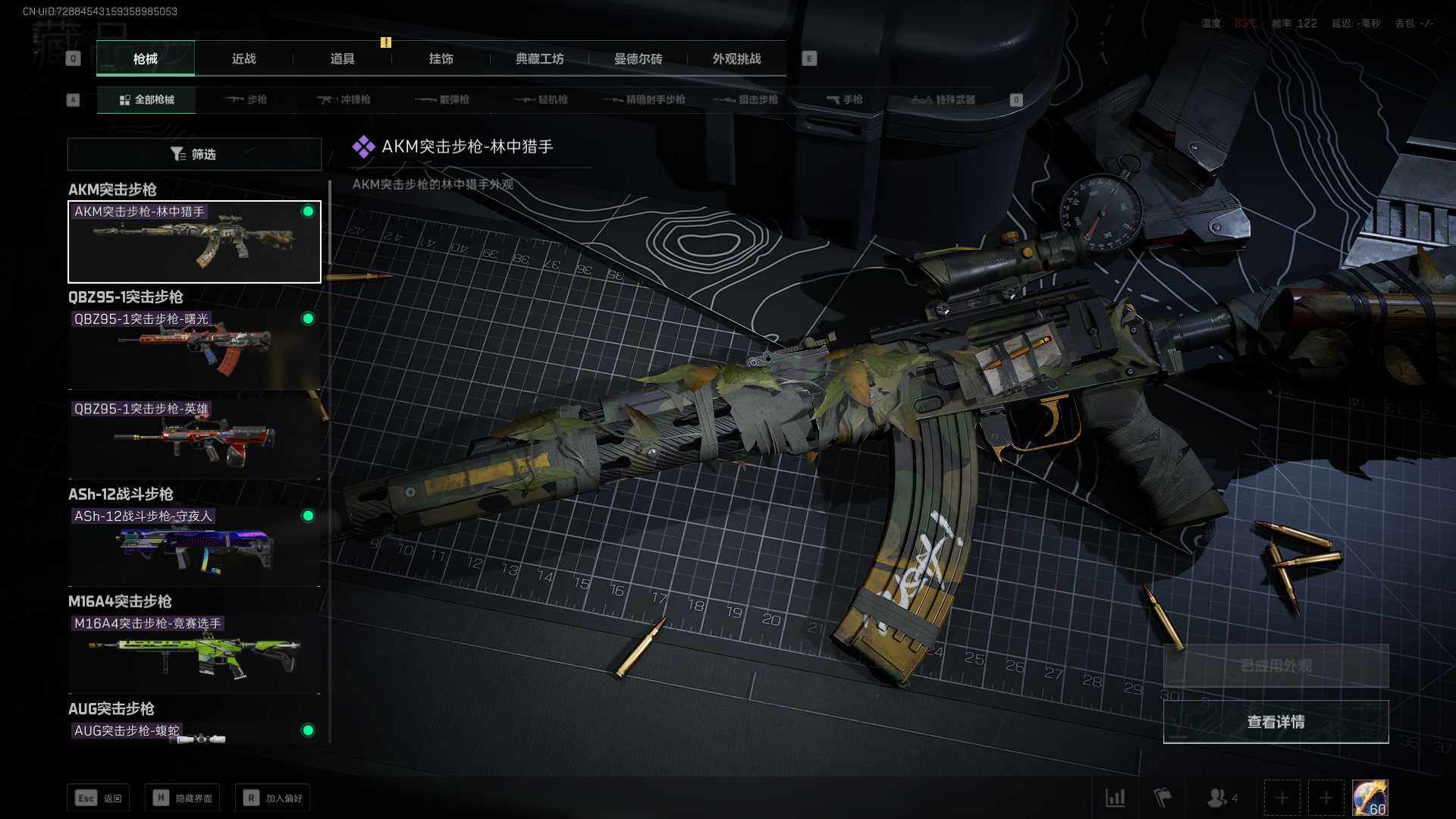This screenshot has width=1456, height=819.
Task: Open the 筛选 filter button
Action: click(194, 154)
